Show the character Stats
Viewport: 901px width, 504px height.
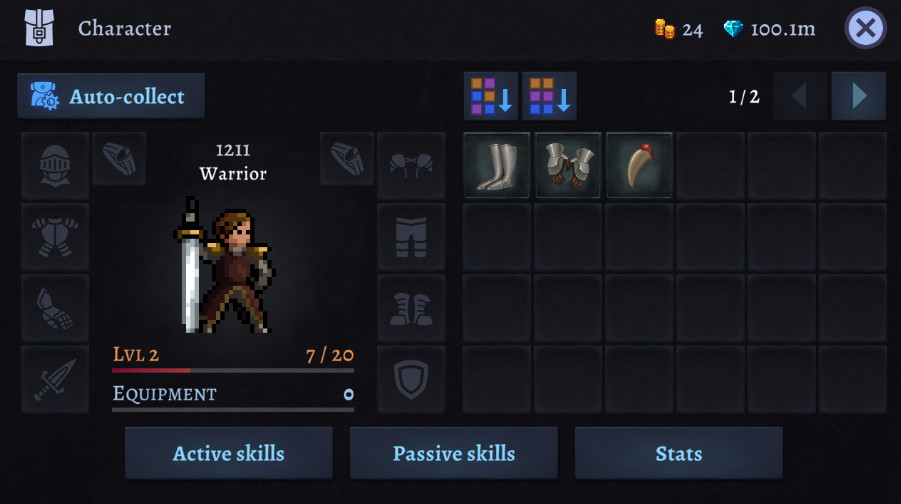click(x=678, y=453)
